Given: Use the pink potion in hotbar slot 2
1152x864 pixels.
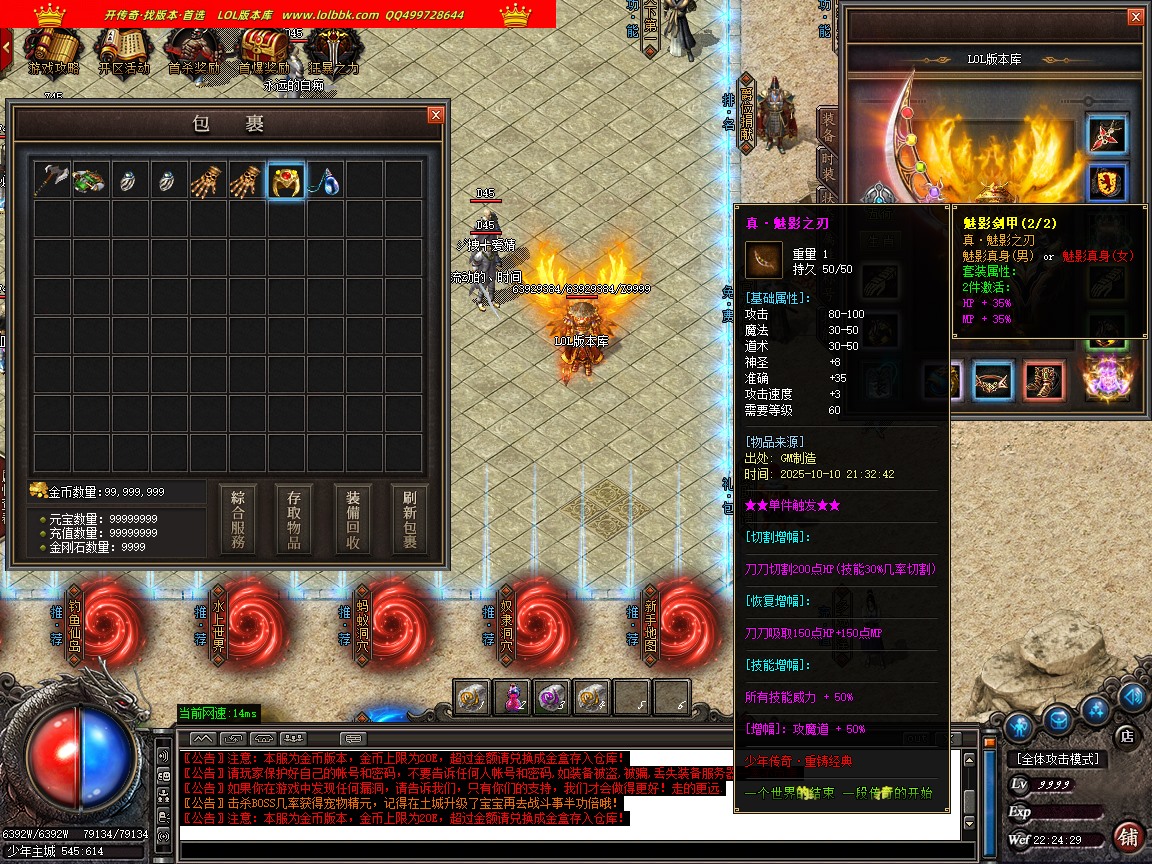Looking at the screenshot, I should point(513,697).
